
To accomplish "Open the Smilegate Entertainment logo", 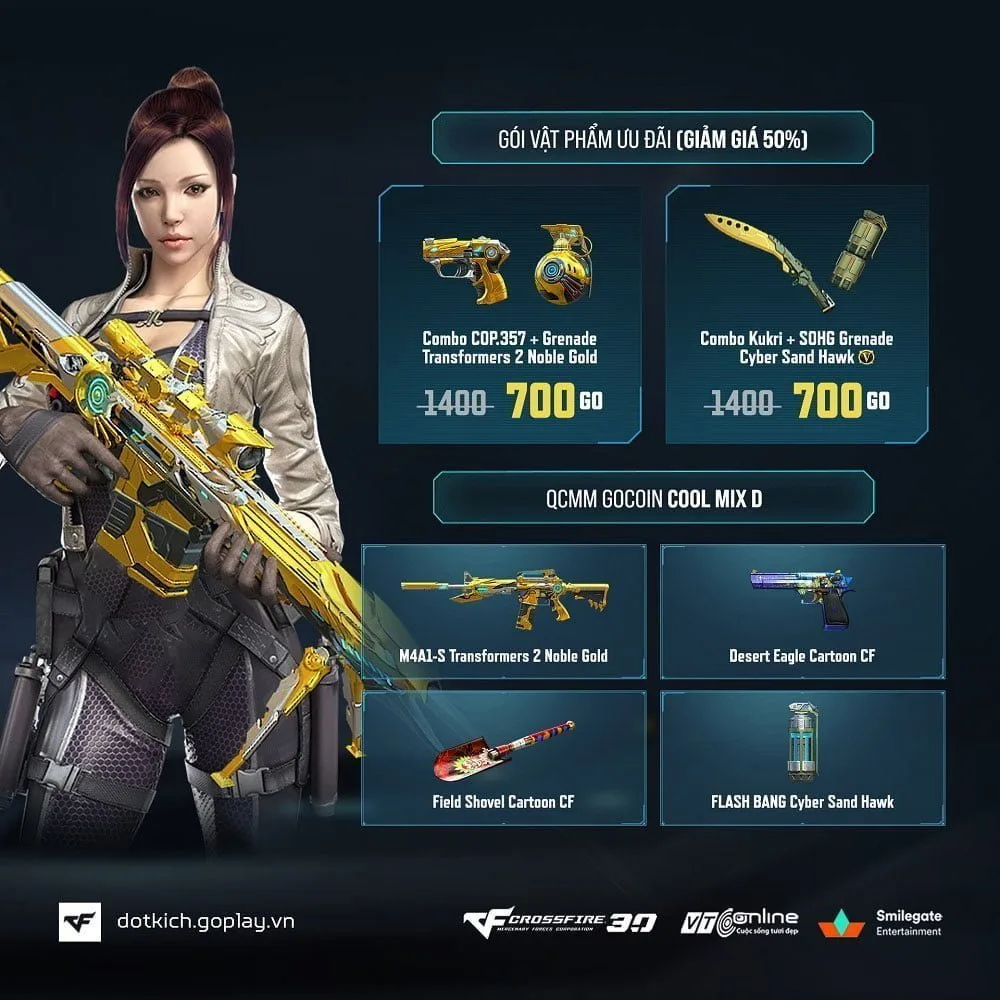I will (x=880, y=923).
